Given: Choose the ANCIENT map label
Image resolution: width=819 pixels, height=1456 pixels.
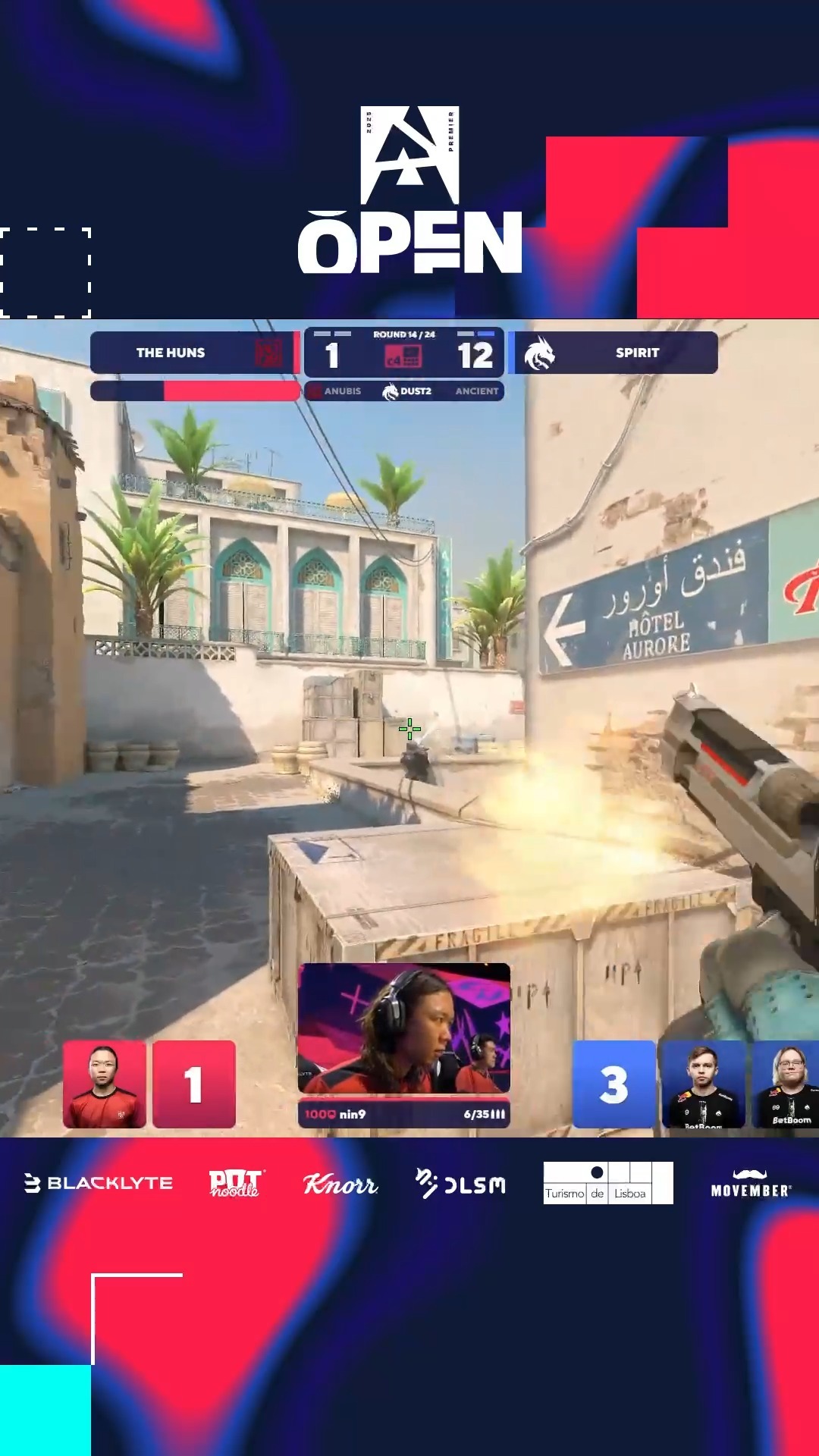Looking at the screenshot, I should pyautogui.click(x=476, y=391).
